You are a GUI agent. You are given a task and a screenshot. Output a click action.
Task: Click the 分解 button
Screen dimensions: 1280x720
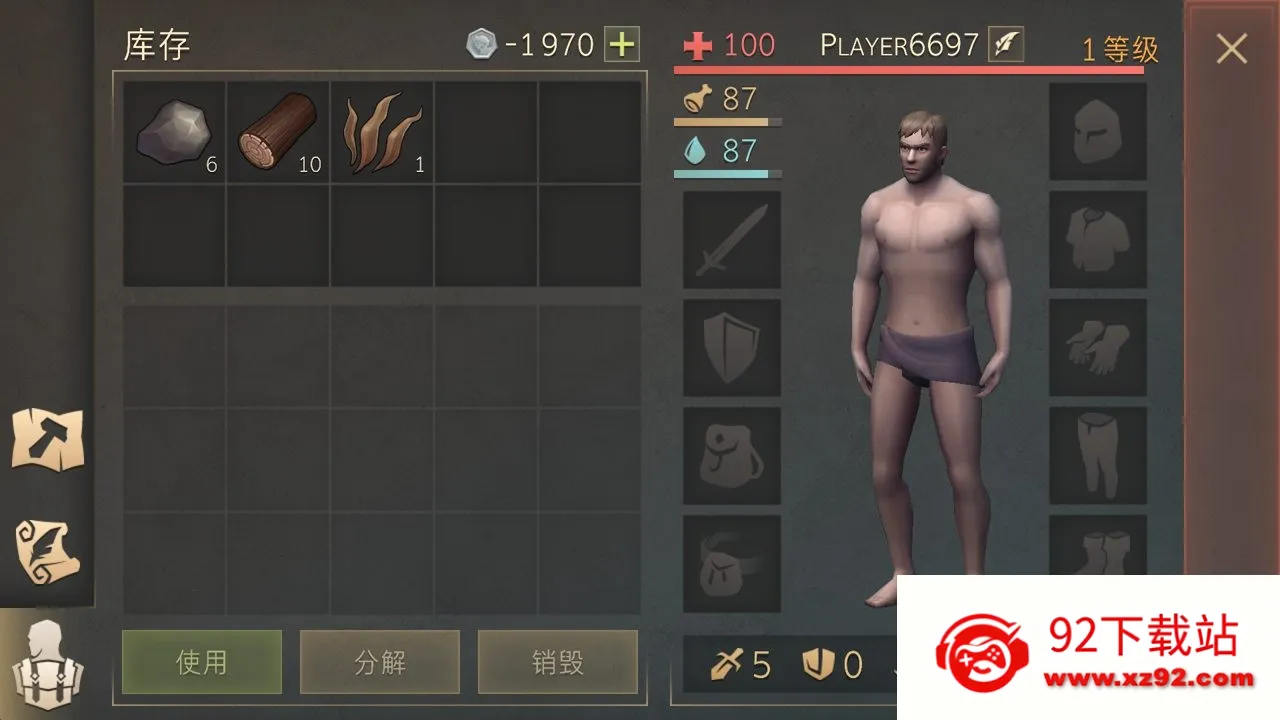point(380,661)
